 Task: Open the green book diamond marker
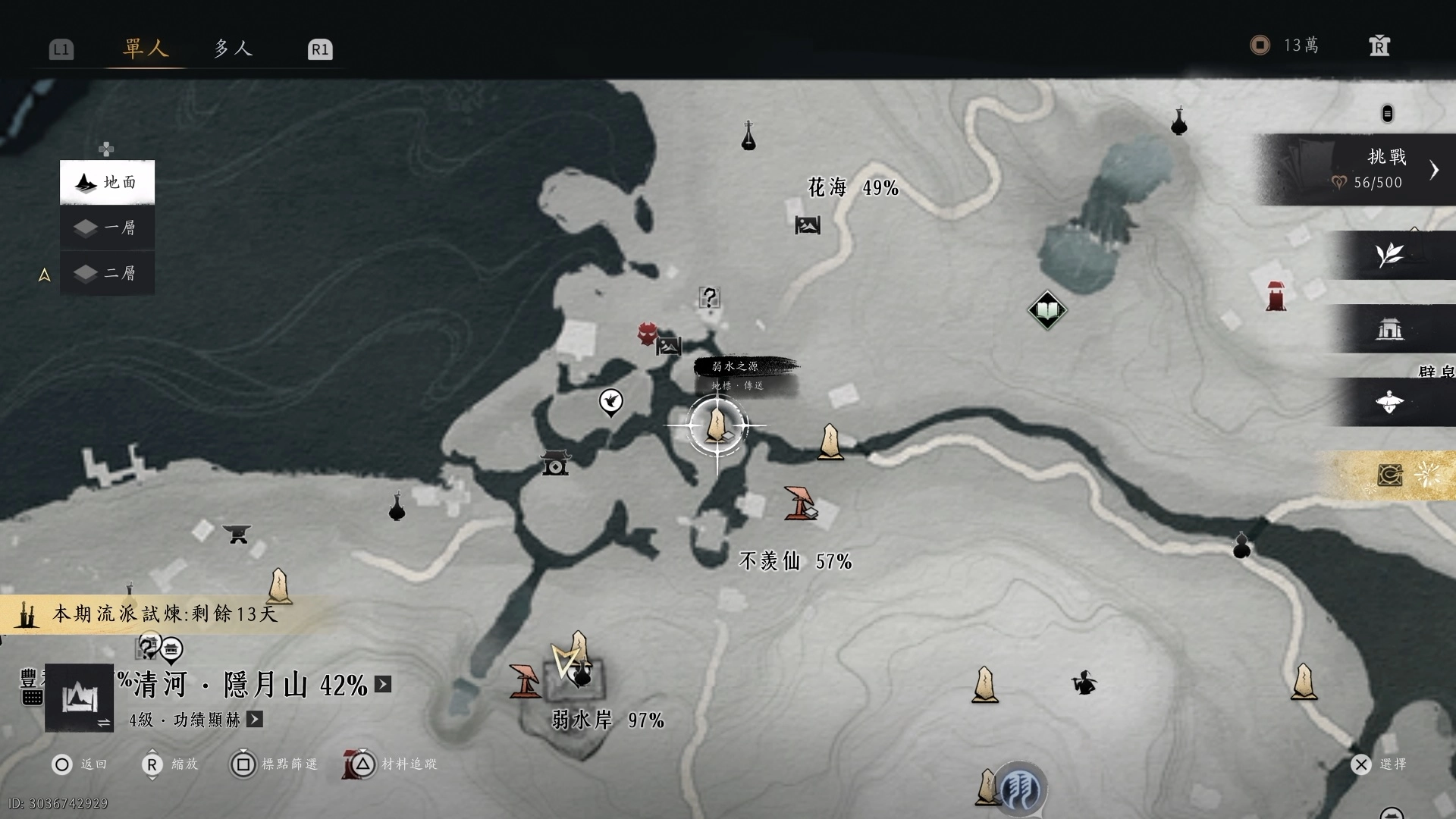point(1047,310)
